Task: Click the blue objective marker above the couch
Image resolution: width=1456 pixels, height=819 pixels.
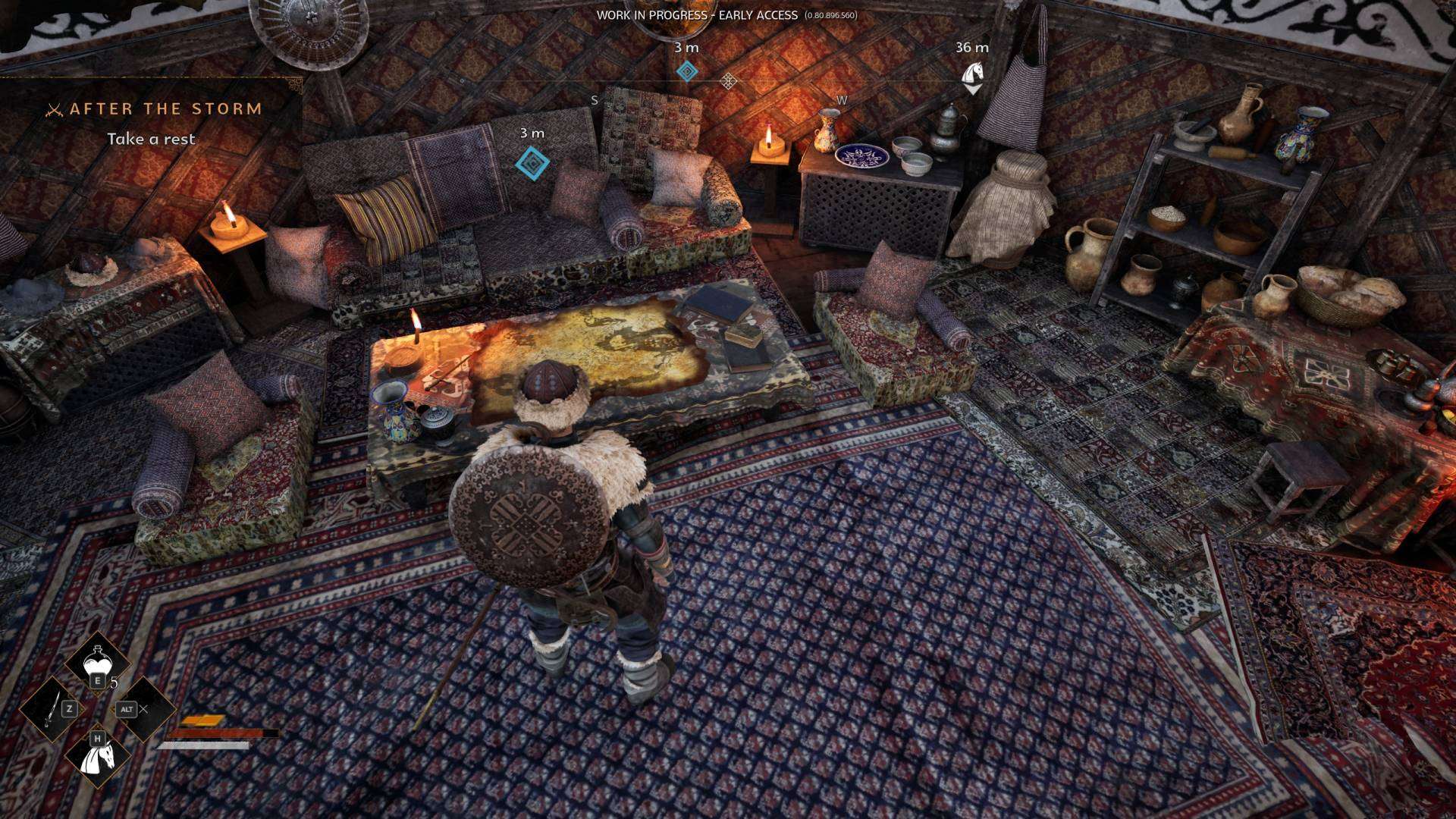Action: click(532, 162)
